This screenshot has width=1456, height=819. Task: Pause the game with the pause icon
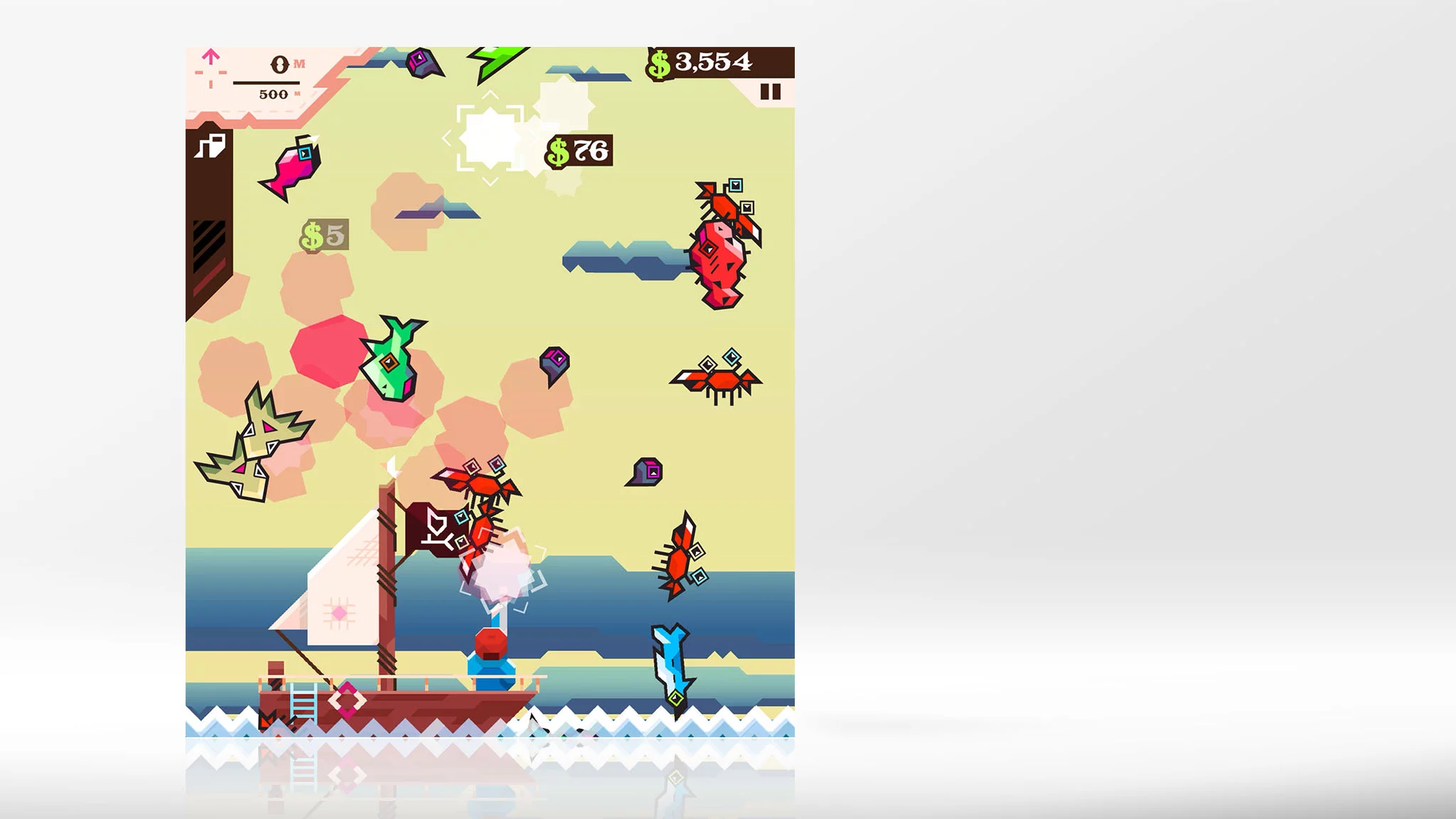(x=770, y=91)
